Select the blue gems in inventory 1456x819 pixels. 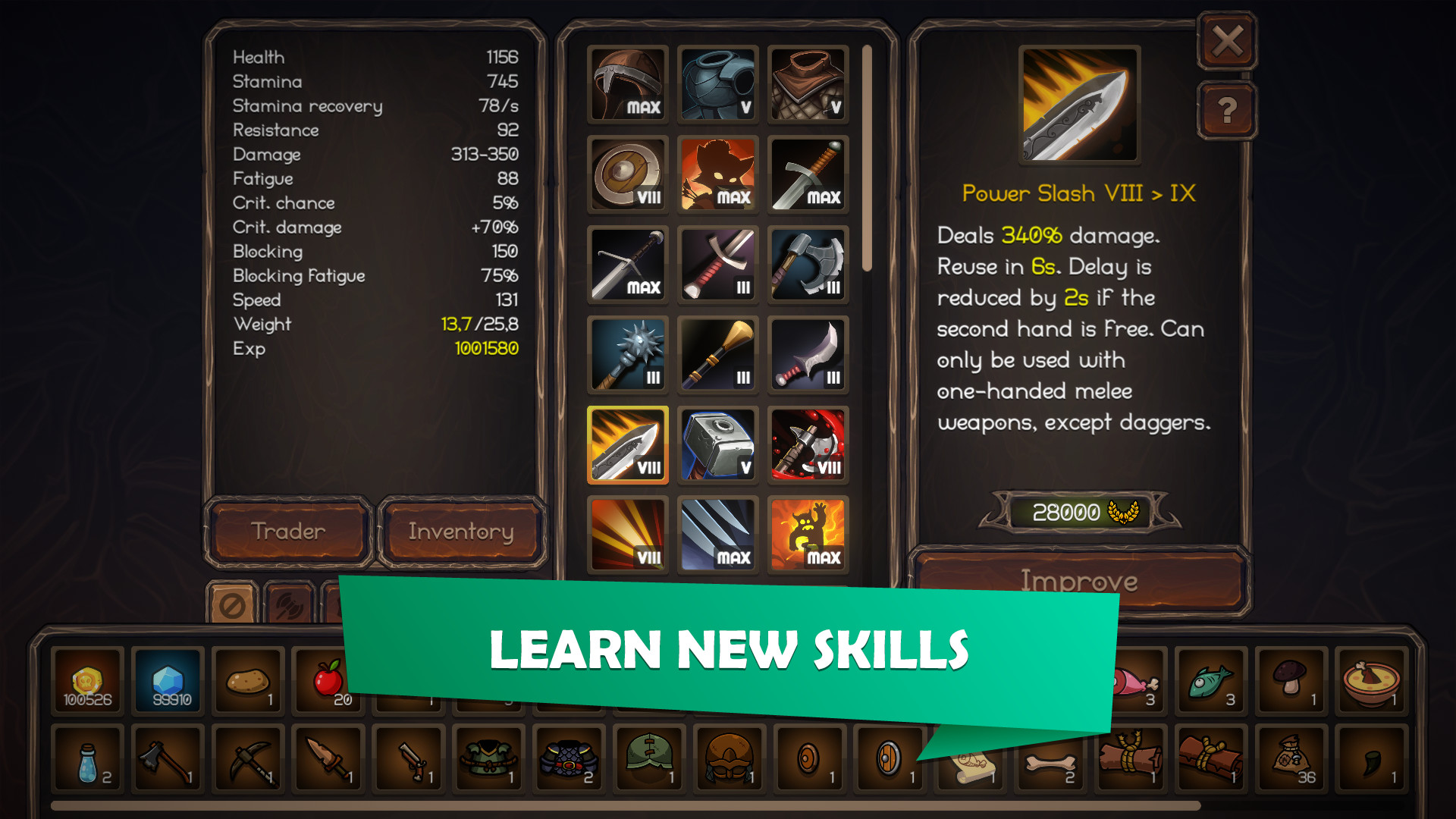pos(166,680)
